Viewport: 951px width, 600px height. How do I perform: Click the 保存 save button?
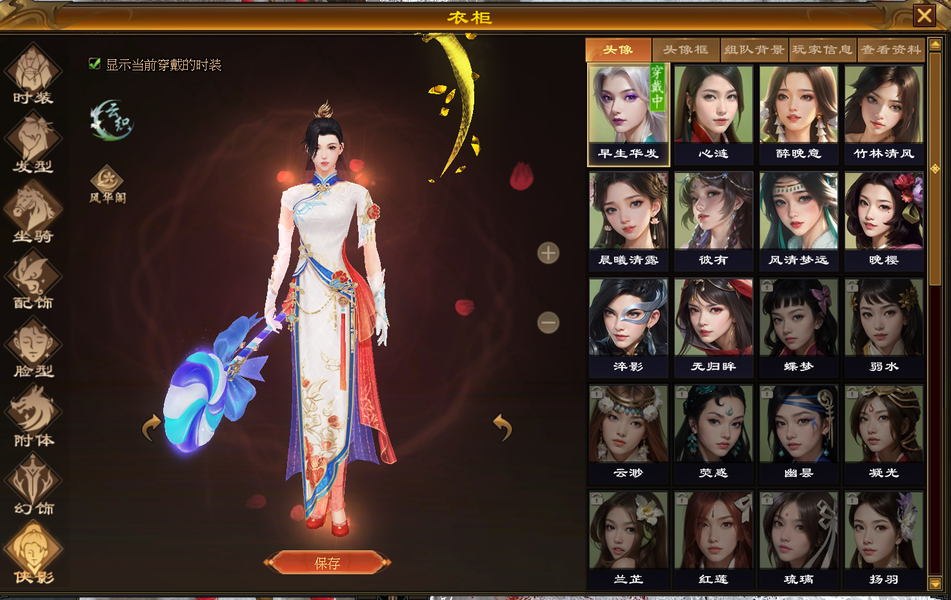327,563
